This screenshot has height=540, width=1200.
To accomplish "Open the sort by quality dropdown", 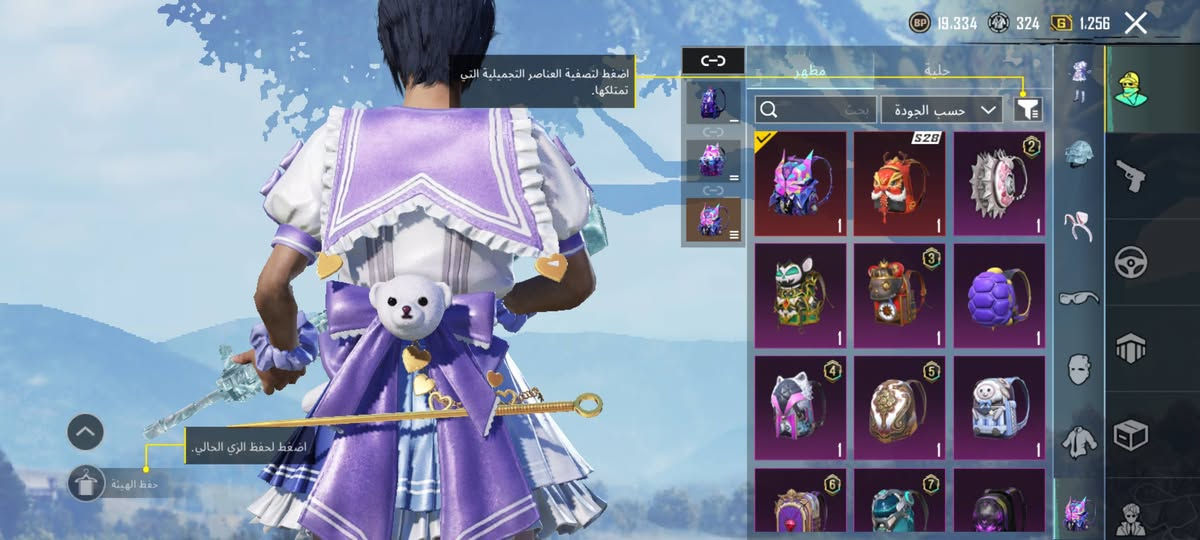I will click(941, 109).
